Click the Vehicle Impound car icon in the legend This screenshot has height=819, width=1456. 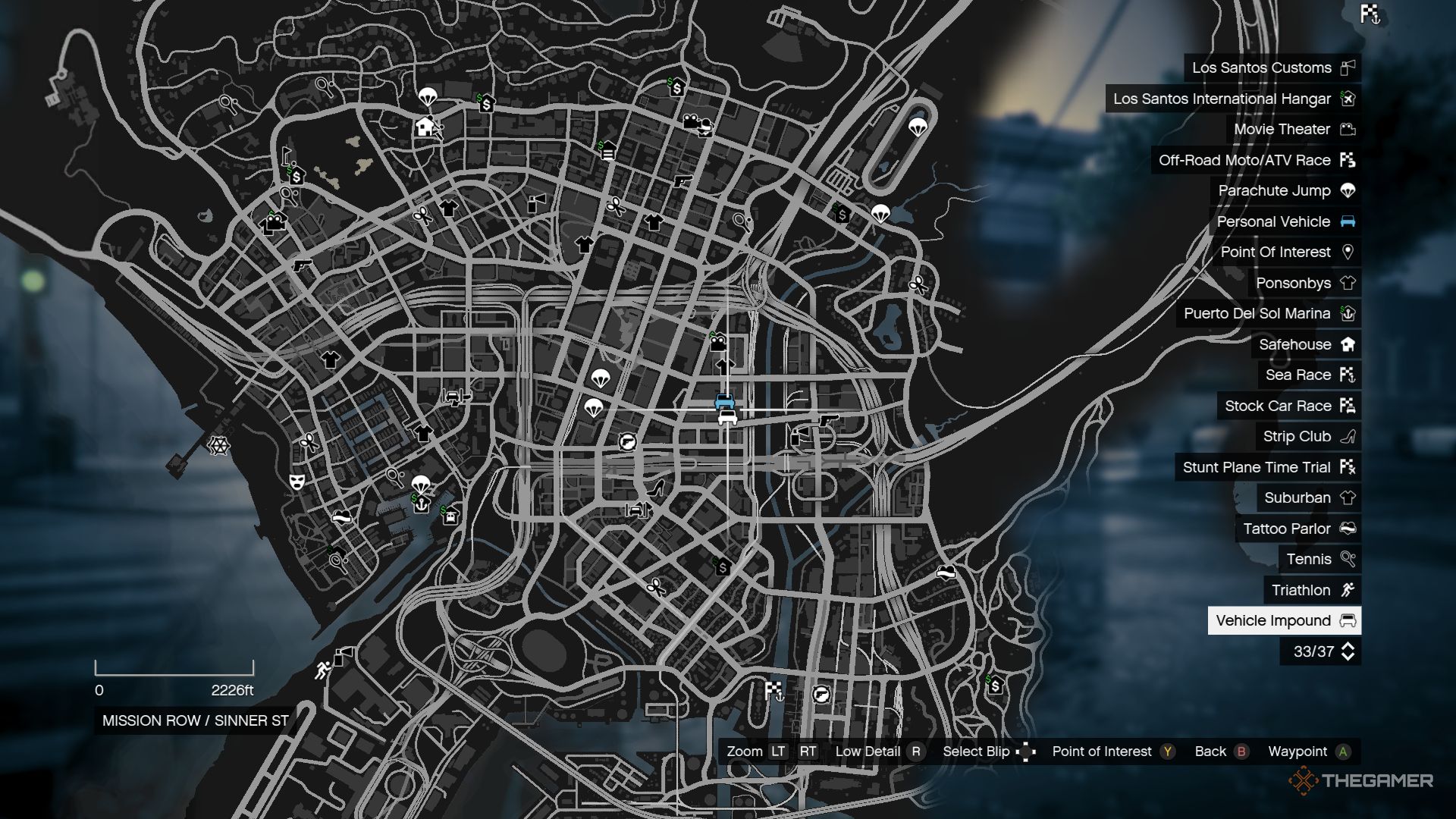tap(1349, 620)
